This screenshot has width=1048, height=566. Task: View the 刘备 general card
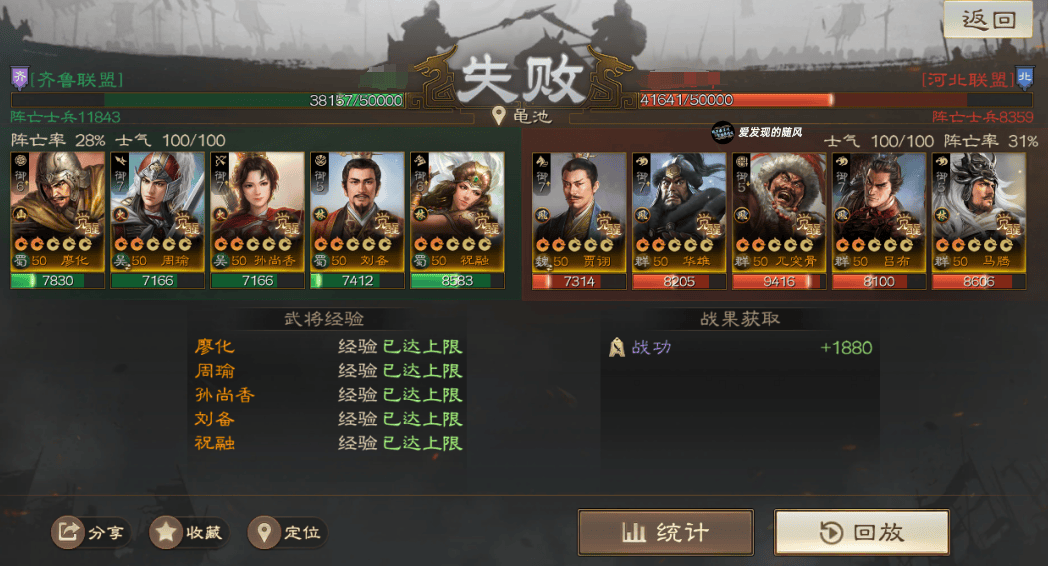click(x=357, y=213)
